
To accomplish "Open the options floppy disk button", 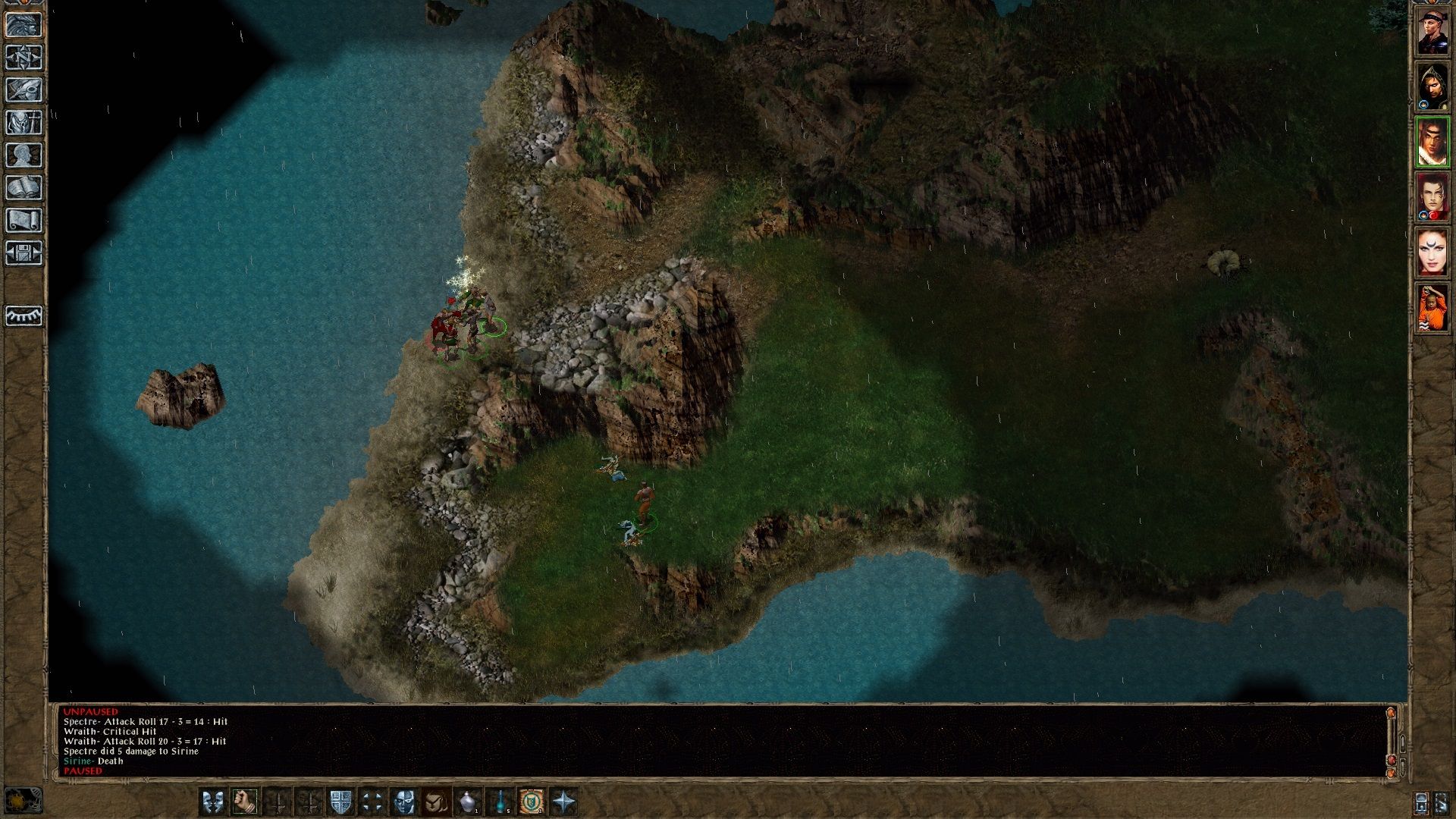I will point(24,253).
